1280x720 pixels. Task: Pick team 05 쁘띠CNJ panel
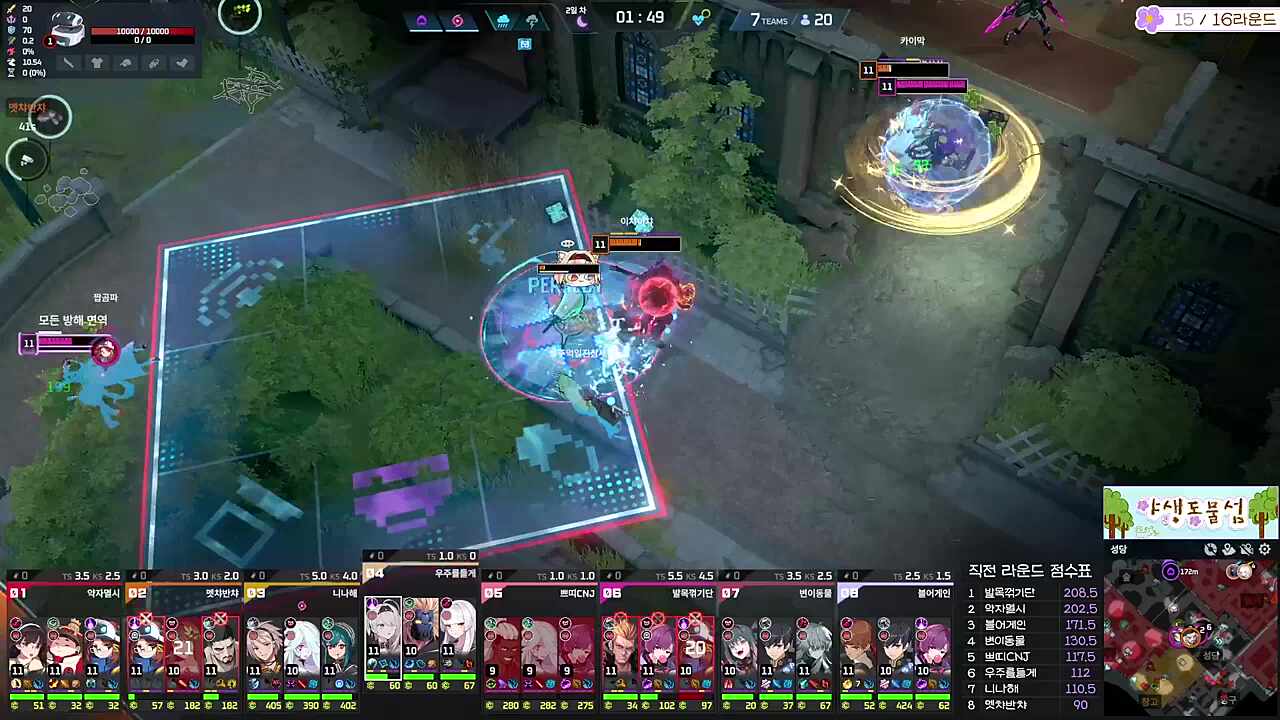pyautogui.click(x=539, y=635)
